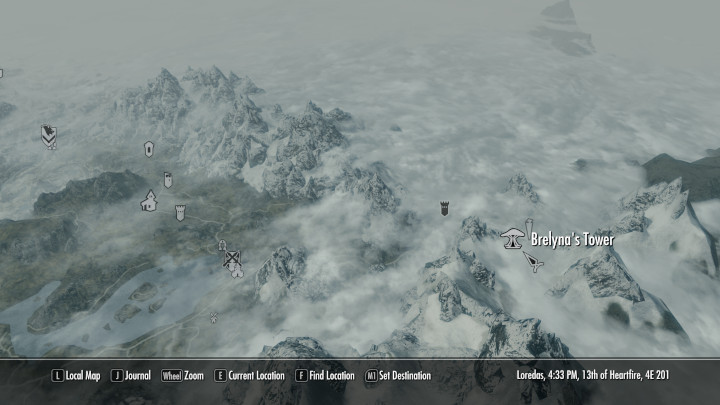The height and width of the screenshot is (405, 720).
Task: Click the player position arrow marker
Action: [534, 262]
